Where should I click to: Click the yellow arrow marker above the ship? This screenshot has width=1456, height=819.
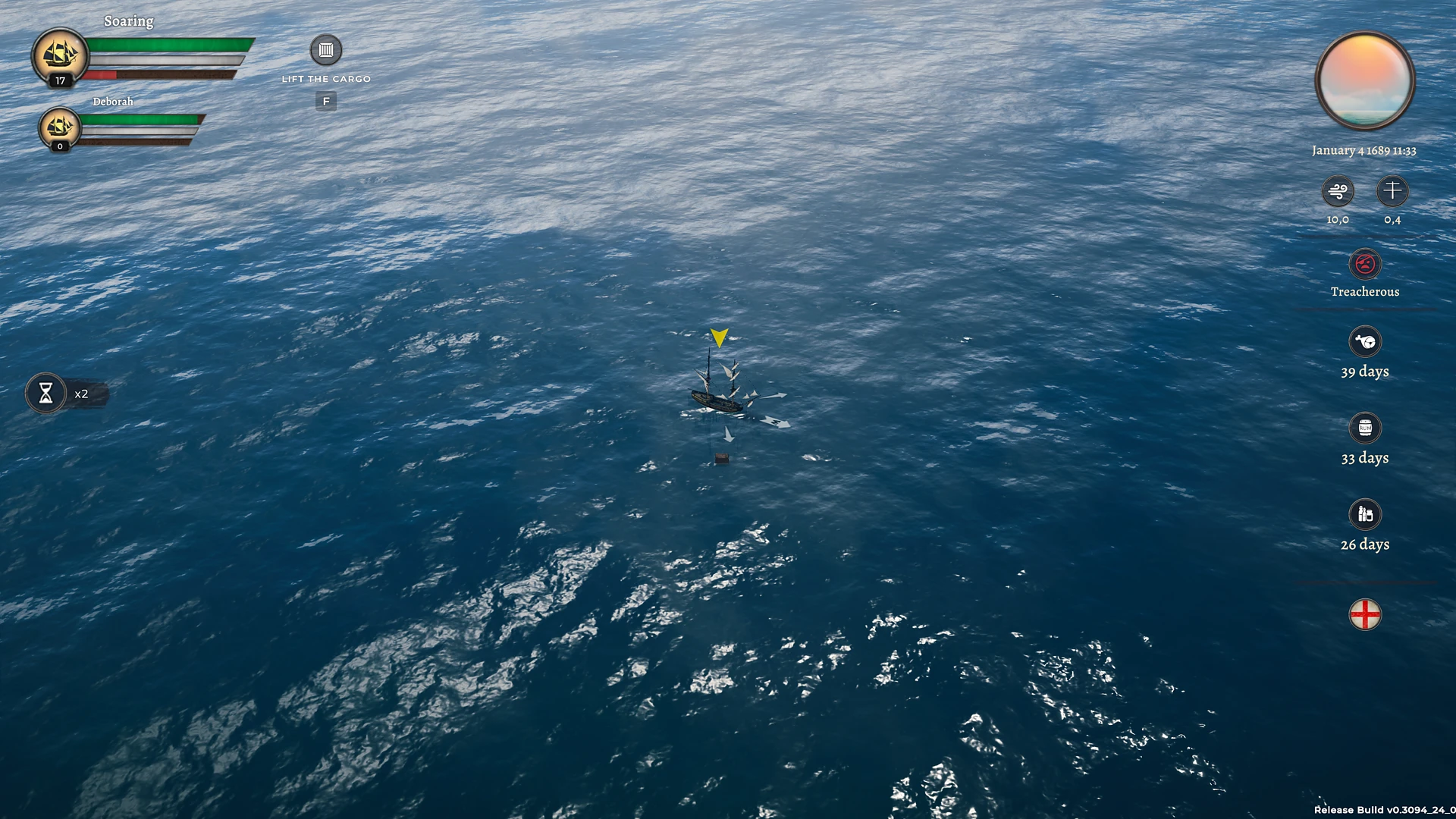point(717,336)
